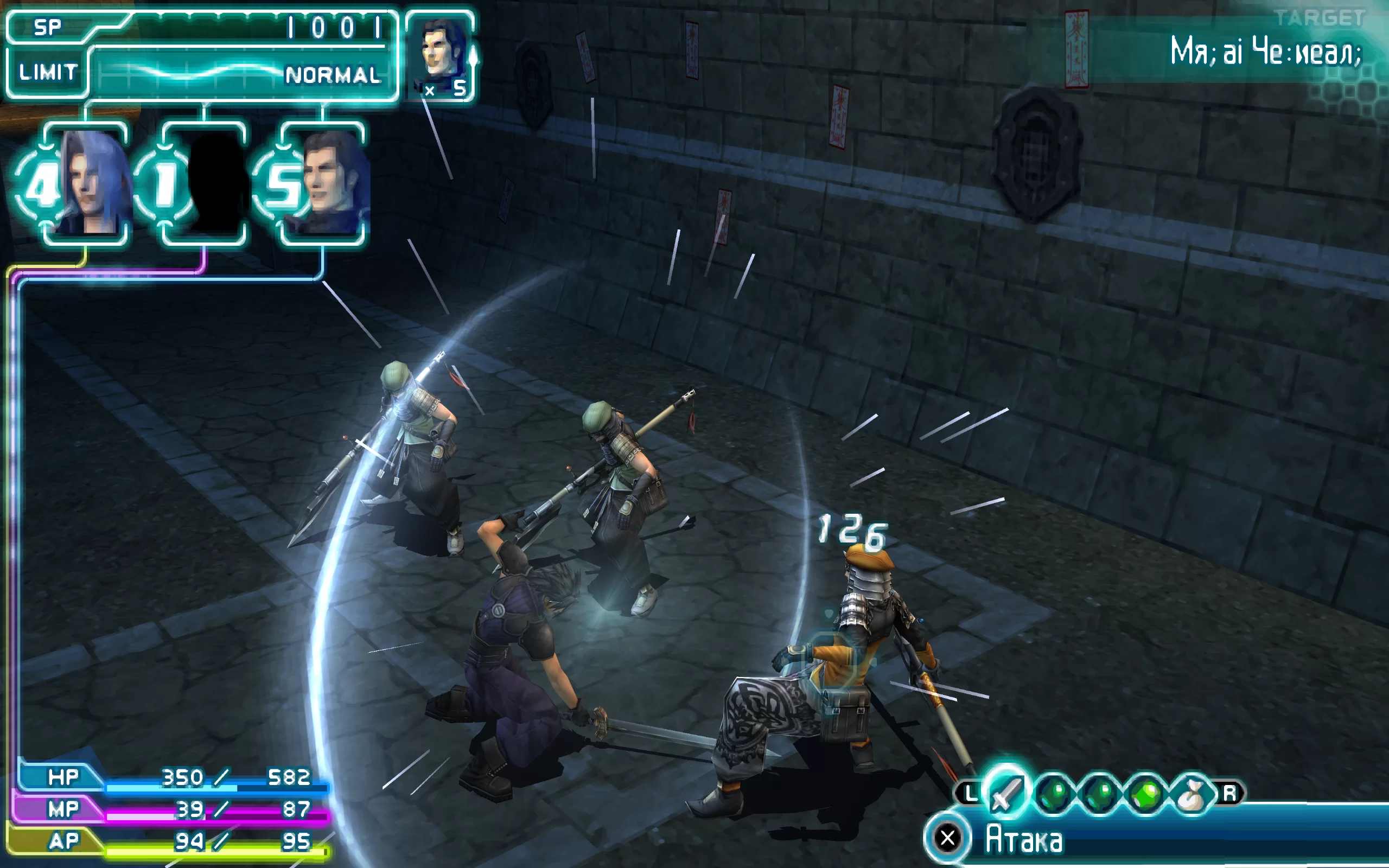Click the Sephiroth portrait reel slot
The height and width of the screenshot is (868, 1389).
point(87,183)
